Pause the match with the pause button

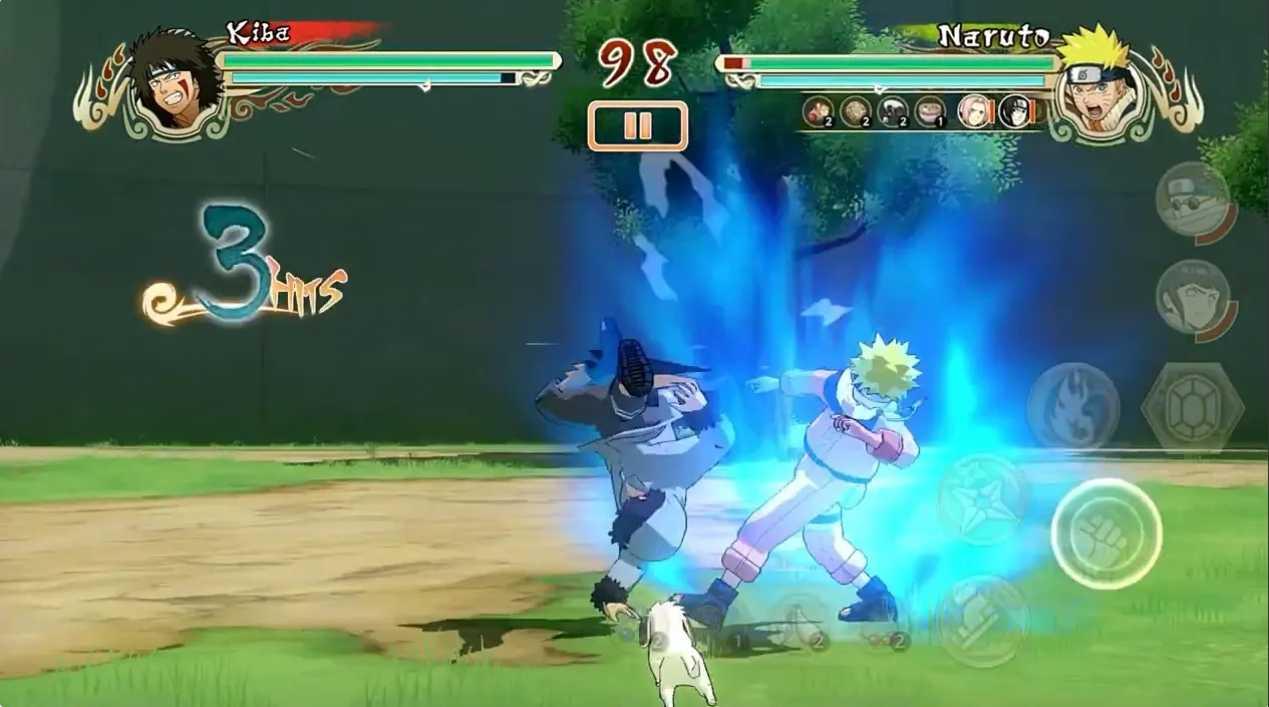[x=637, y=126]
